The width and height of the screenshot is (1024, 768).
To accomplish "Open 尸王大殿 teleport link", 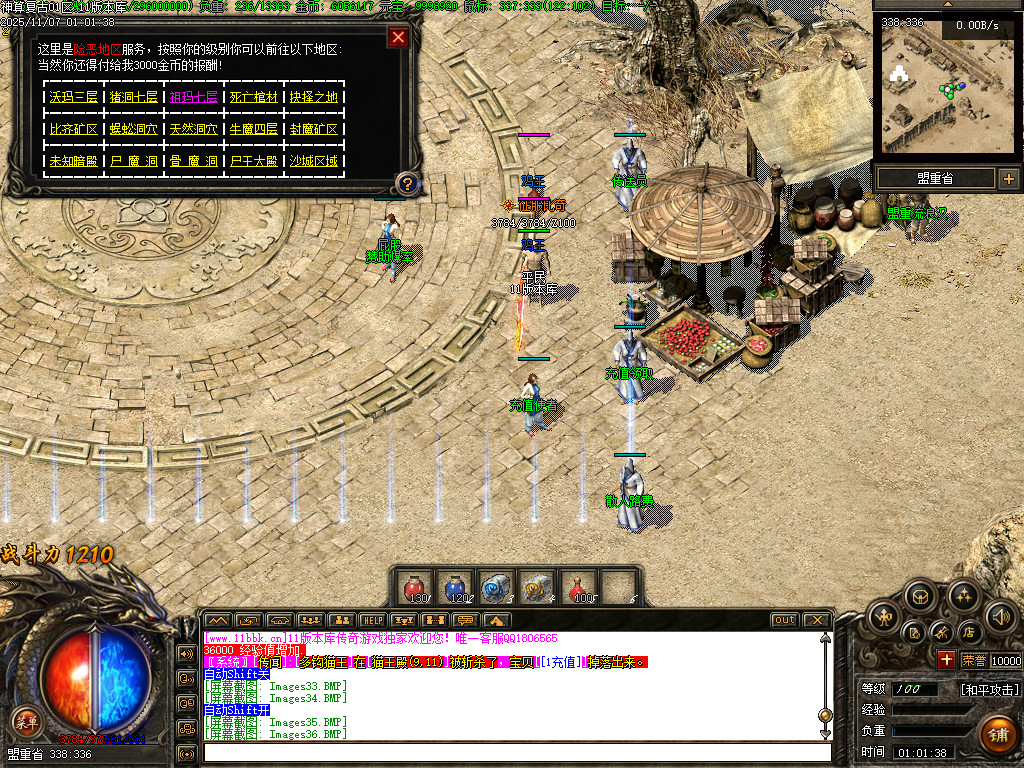I will (253, 160).
